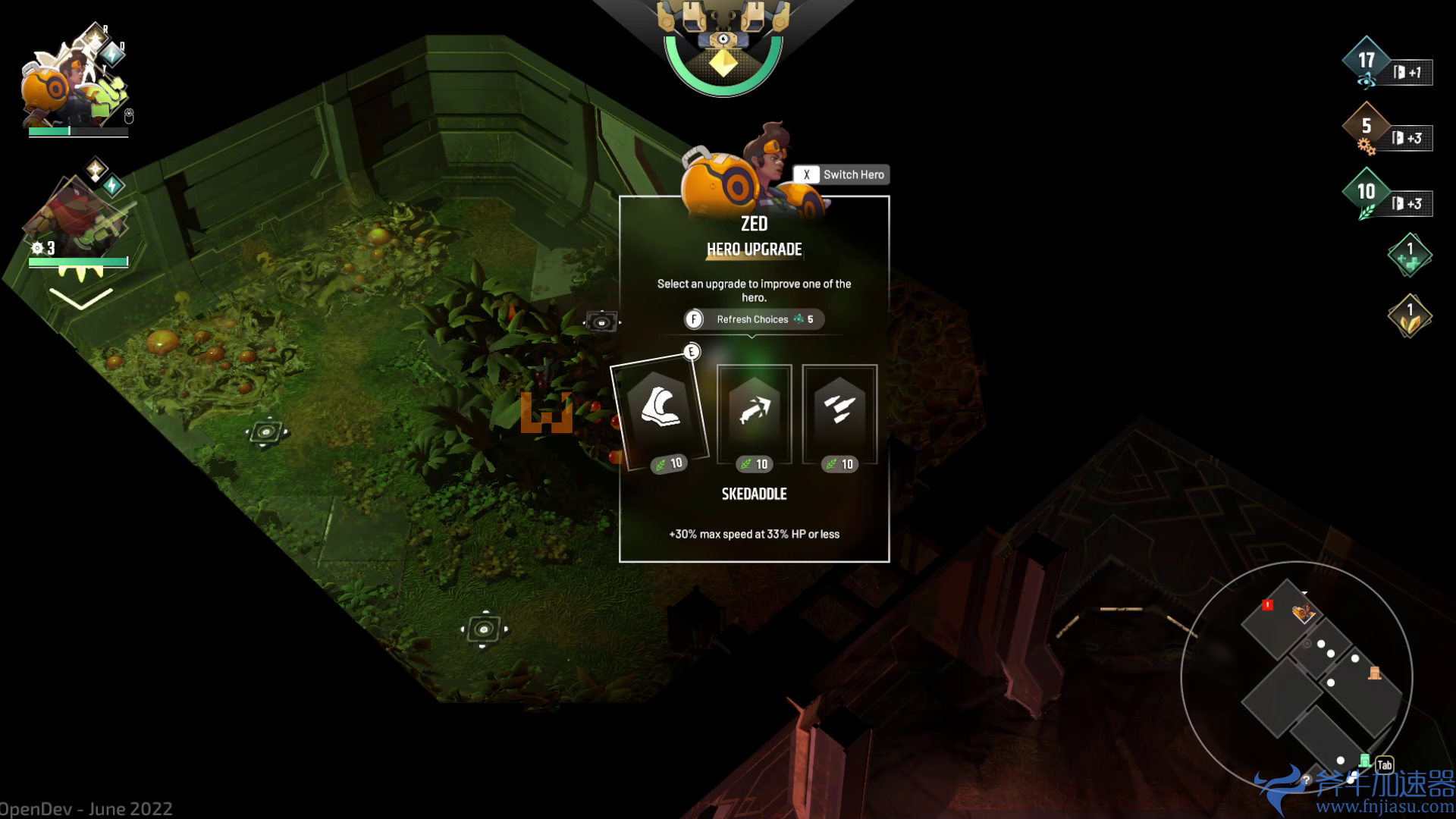Choose the arrow upgrade card
This screenshot has height=819, width=1456.
click(x=755, y=413)
